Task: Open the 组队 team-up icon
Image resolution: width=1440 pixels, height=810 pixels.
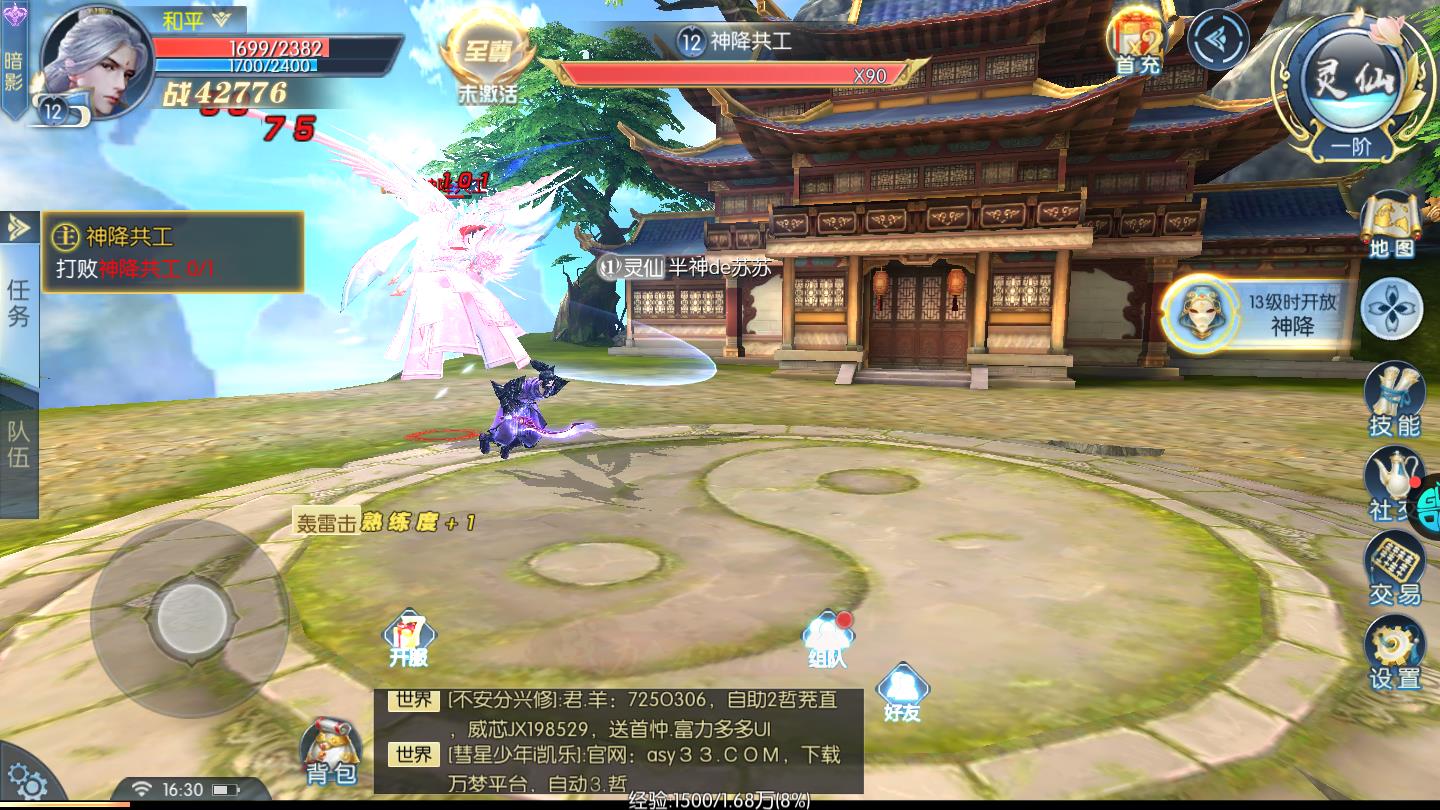Action: (x=828, y=639)
